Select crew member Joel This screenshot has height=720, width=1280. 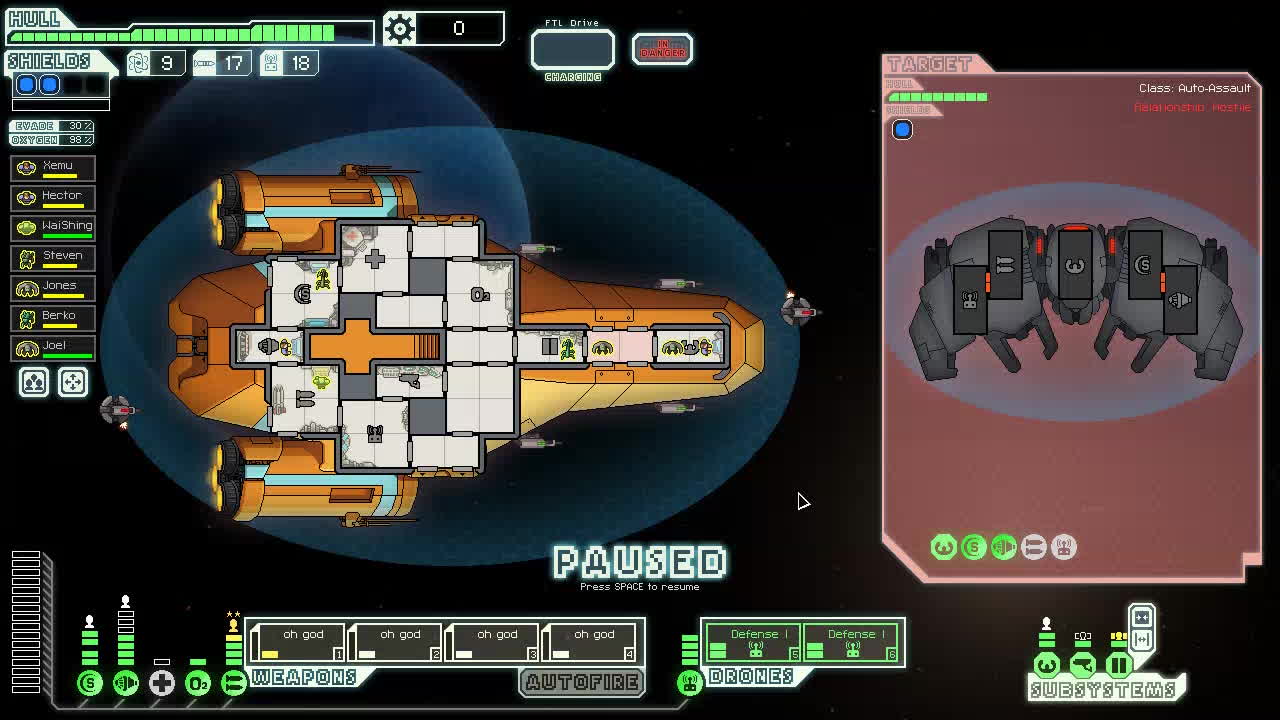pos(53,347)
